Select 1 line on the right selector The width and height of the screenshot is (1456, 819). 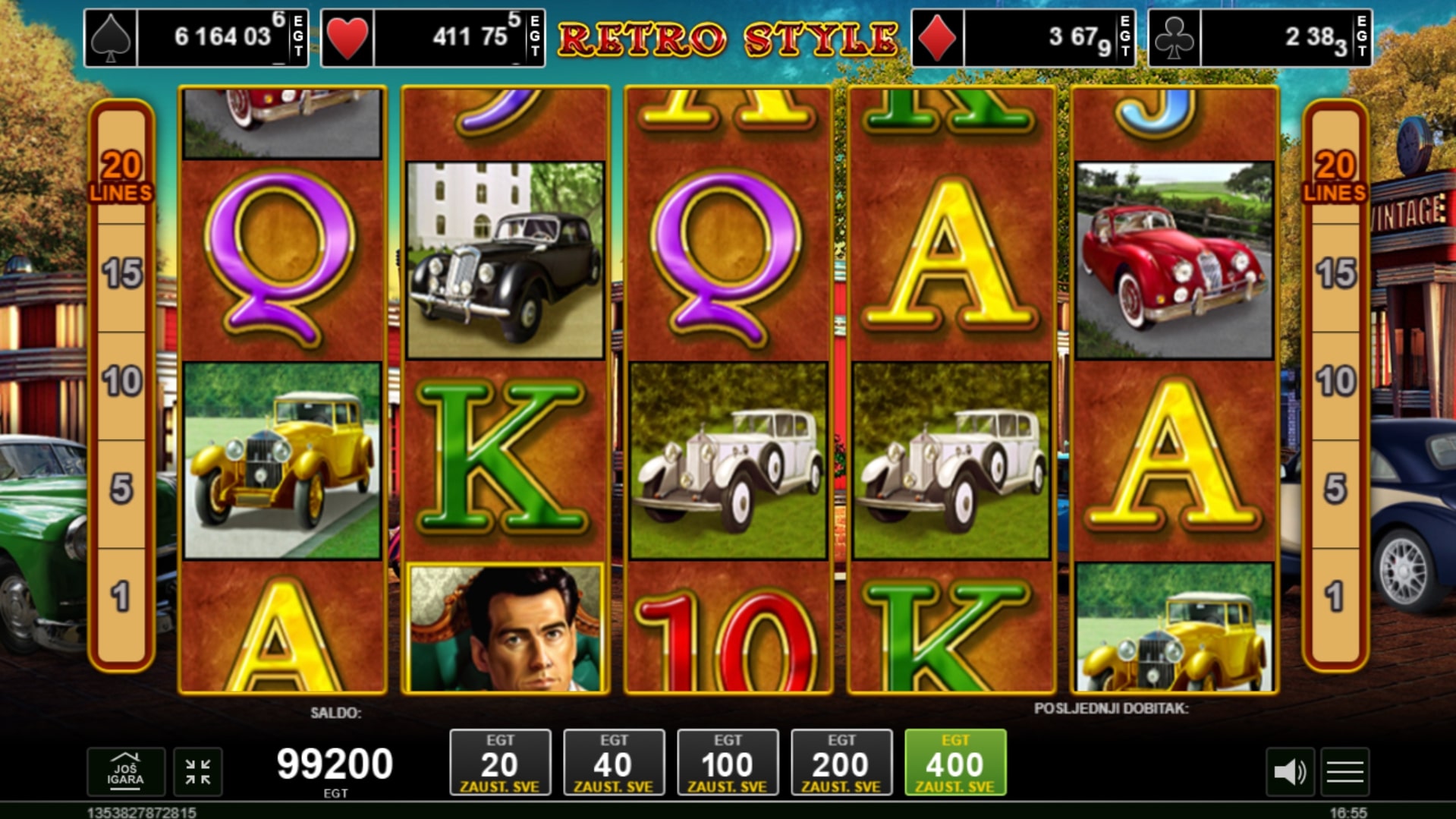tap(1335, 597)
